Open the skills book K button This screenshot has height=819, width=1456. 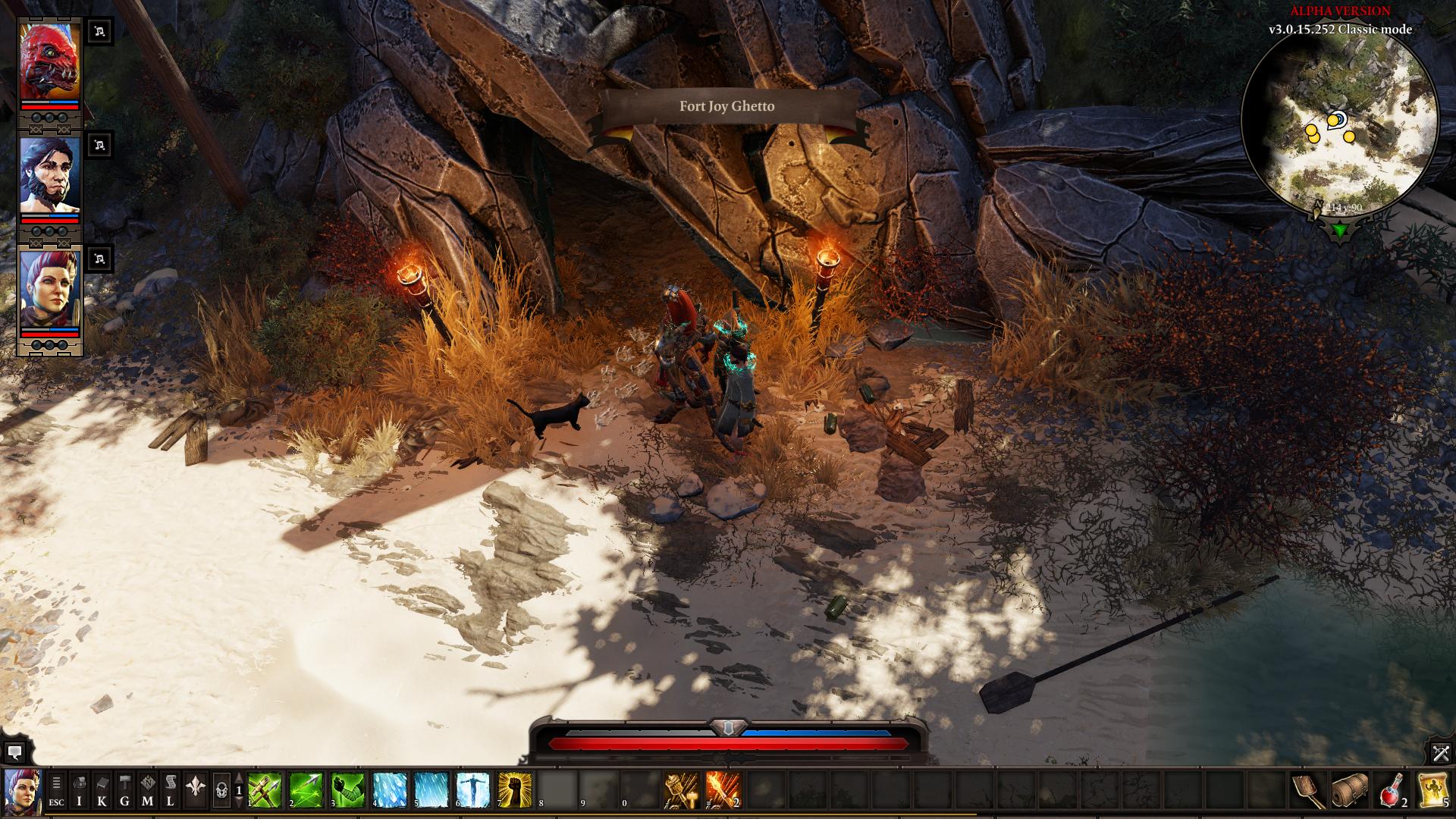pos(102,791)
